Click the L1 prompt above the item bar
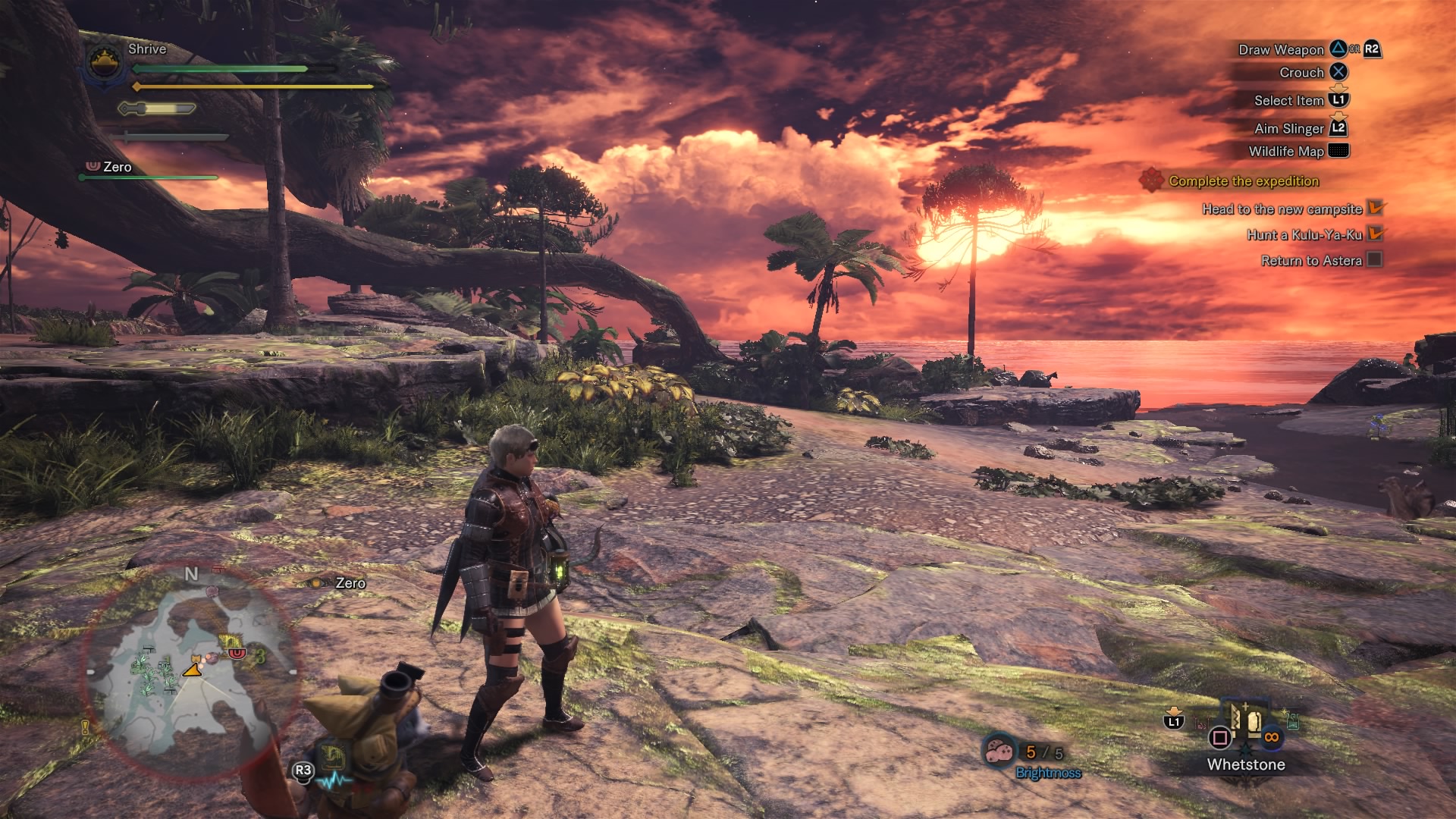Screen dimensions: 1456x819 point(1173,721)
